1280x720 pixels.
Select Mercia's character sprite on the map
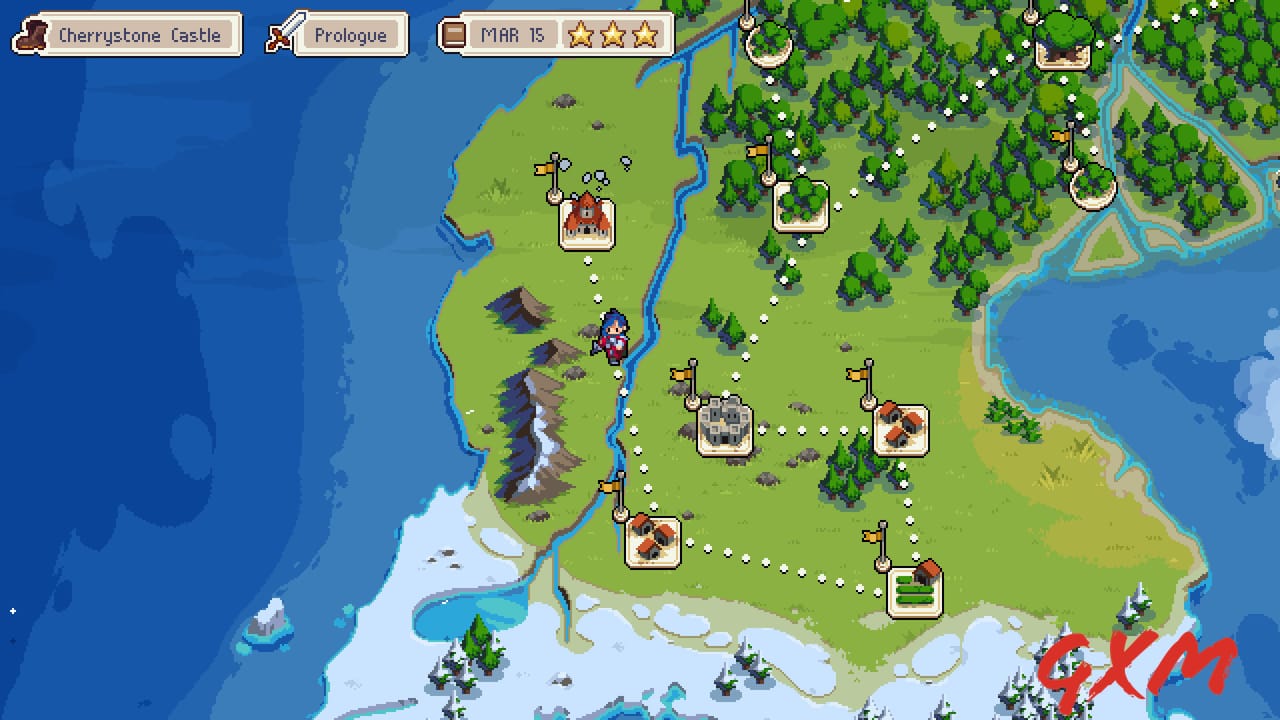point(611,335)
